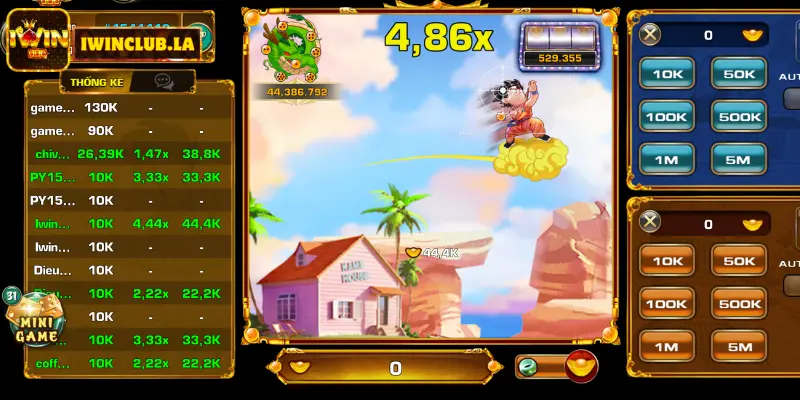Image resolution: width=800 pixels, height=400 pixels.
Task: Choose the blue 1M bet chip
Action: (x=667, y=159)
